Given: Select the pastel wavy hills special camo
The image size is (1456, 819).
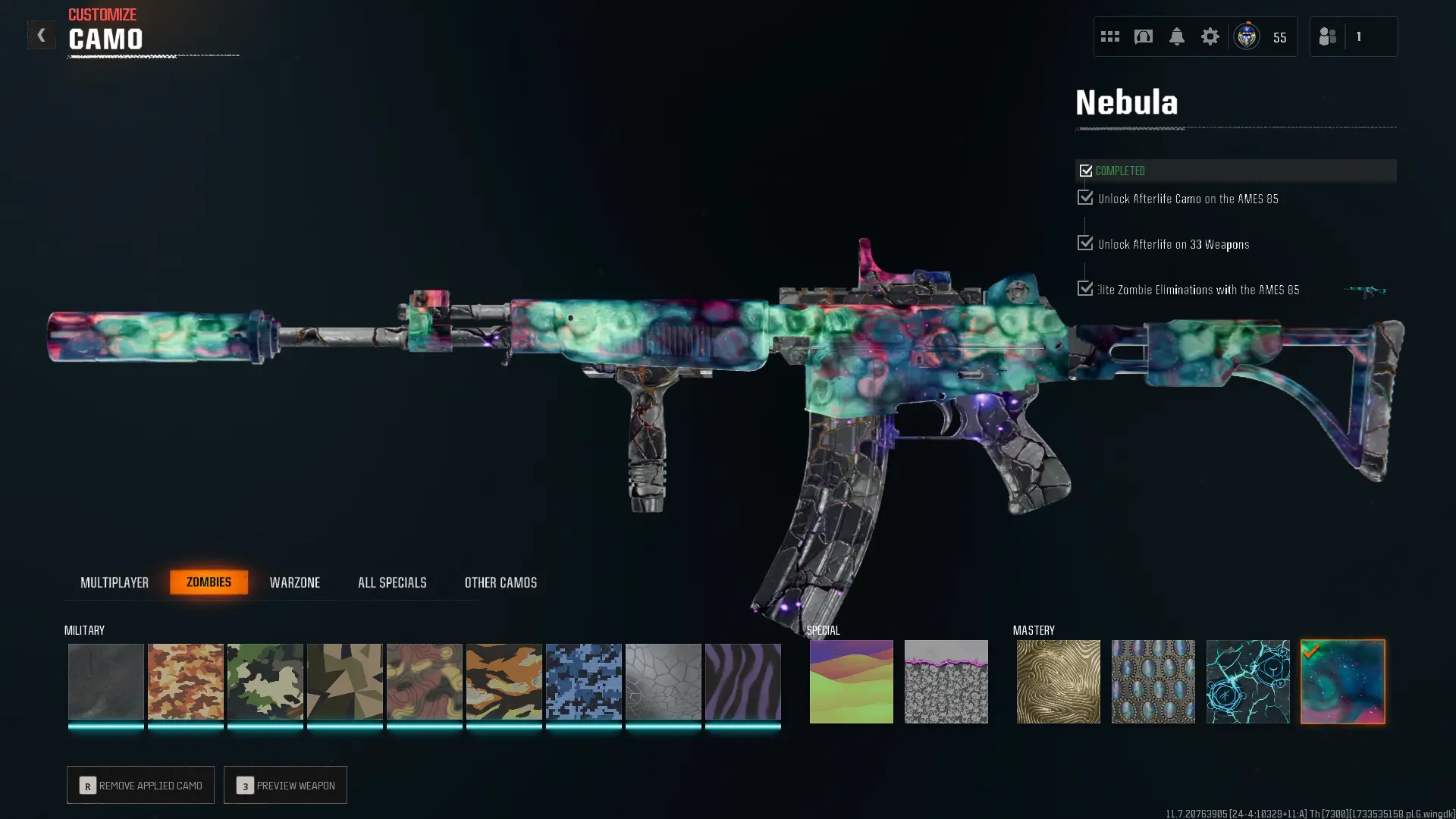Looking at the screenshot, I should [851, 682].
